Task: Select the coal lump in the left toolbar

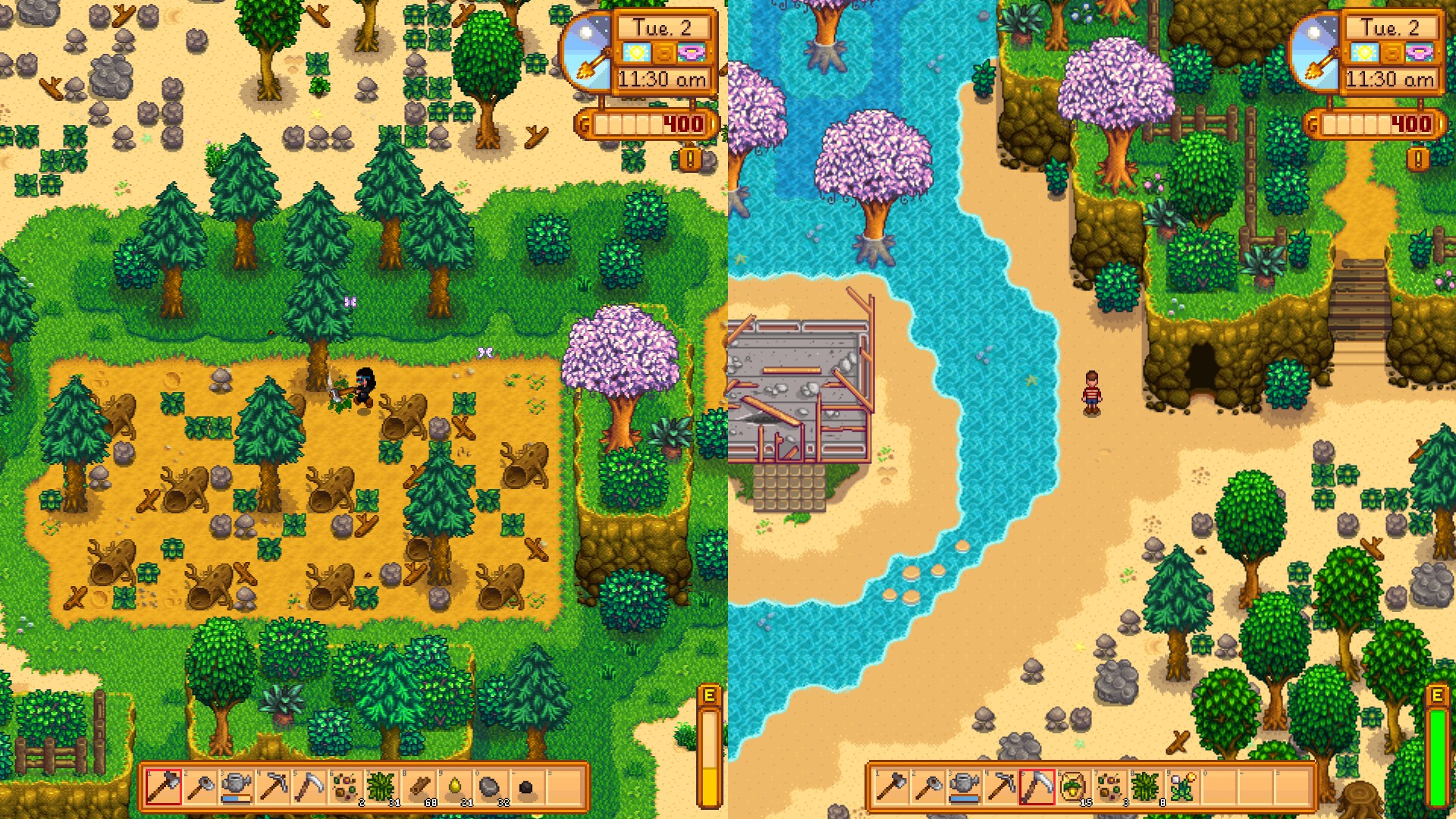Action: tap(525, 787)
